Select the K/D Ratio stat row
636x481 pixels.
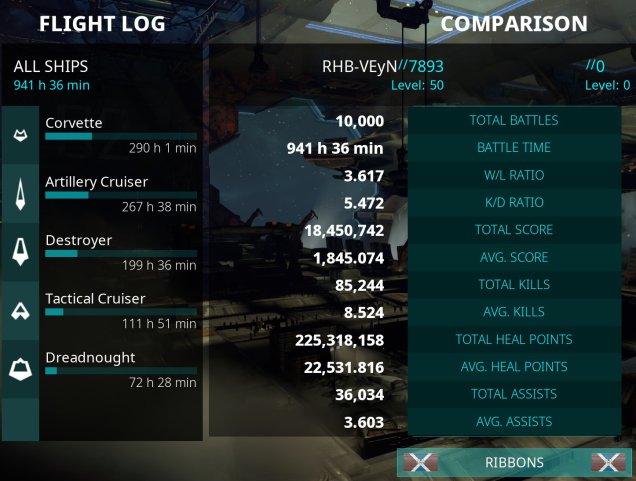click(x=514, y=203)
